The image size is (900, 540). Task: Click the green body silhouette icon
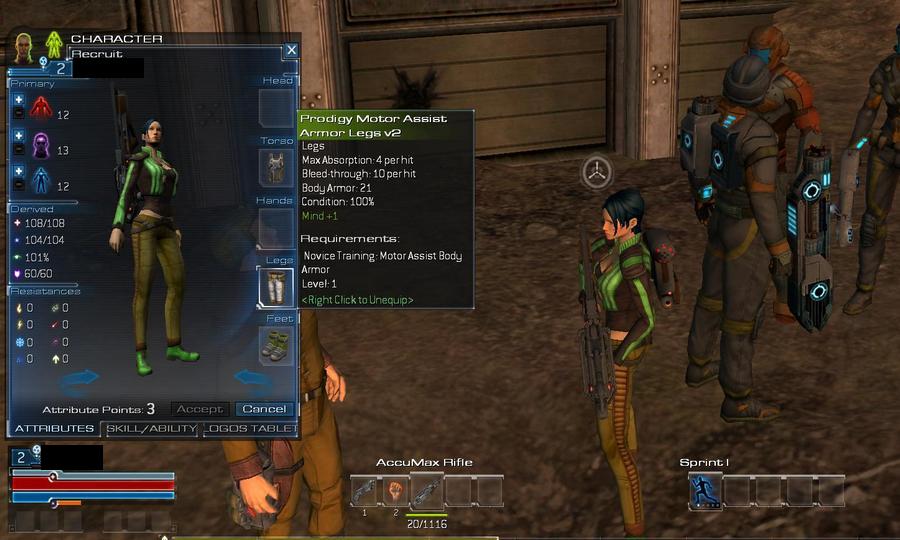[54, 46]
